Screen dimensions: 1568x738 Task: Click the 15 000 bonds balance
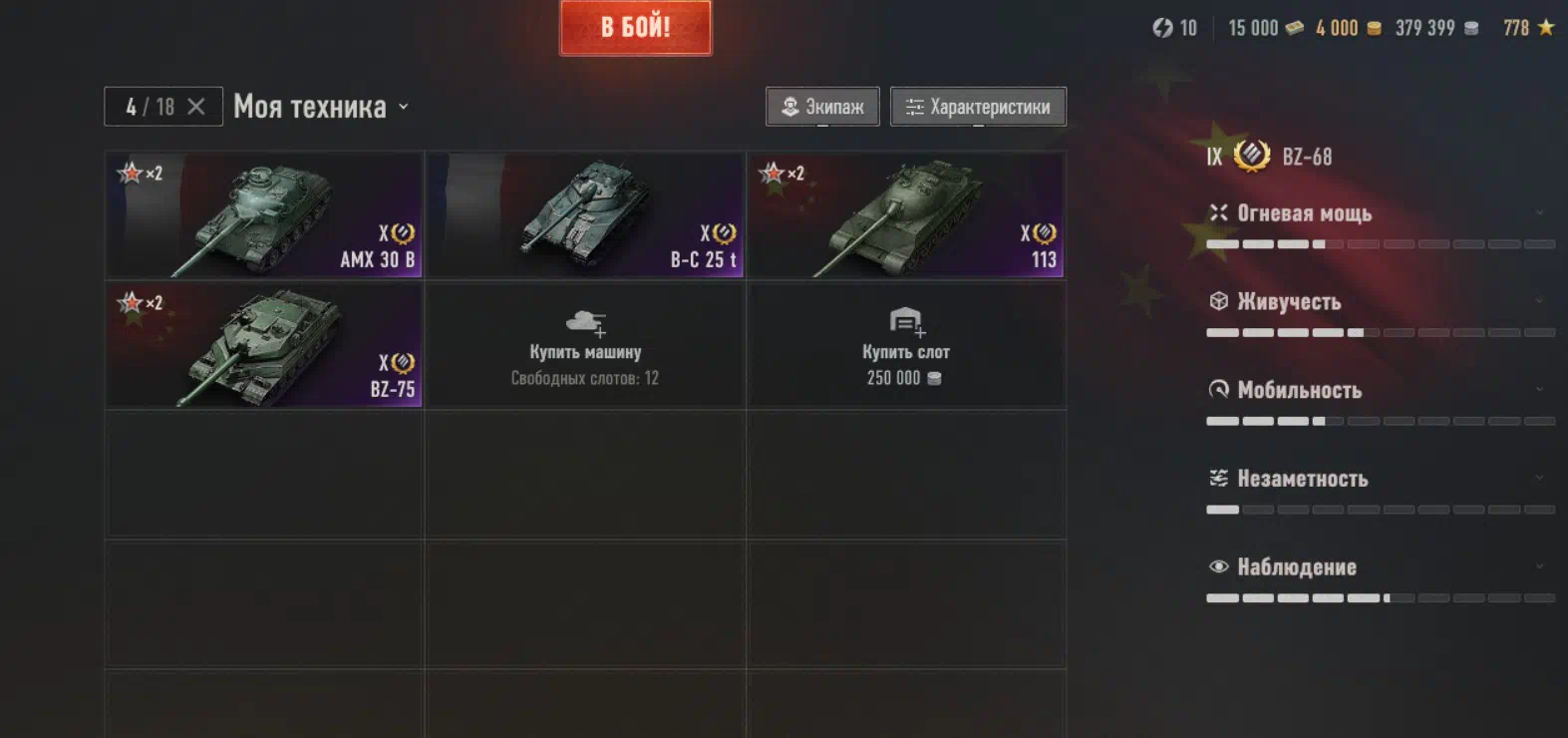coord(1265,28)
